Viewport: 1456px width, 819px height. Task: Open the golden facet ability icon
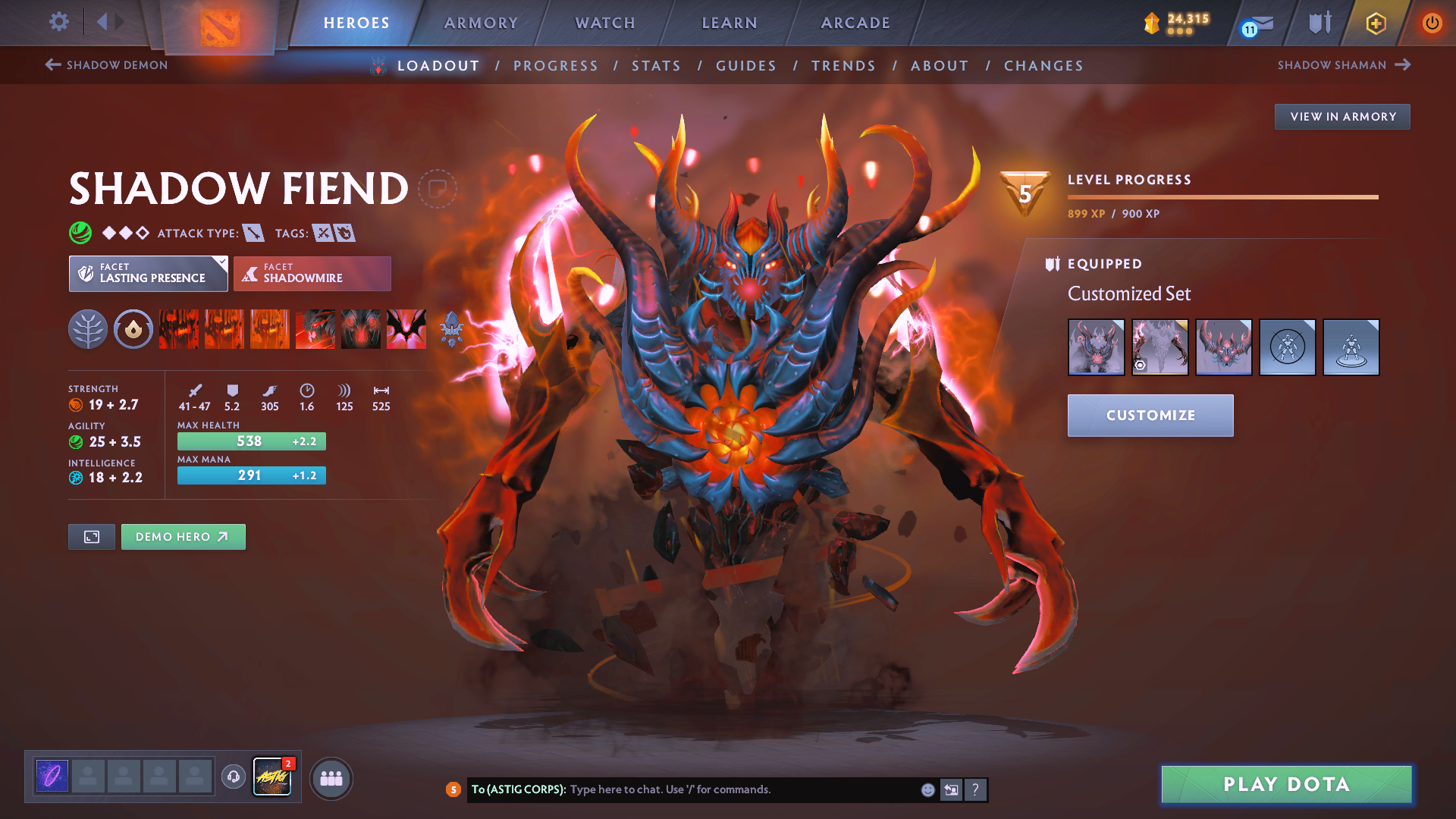(133, 329)
